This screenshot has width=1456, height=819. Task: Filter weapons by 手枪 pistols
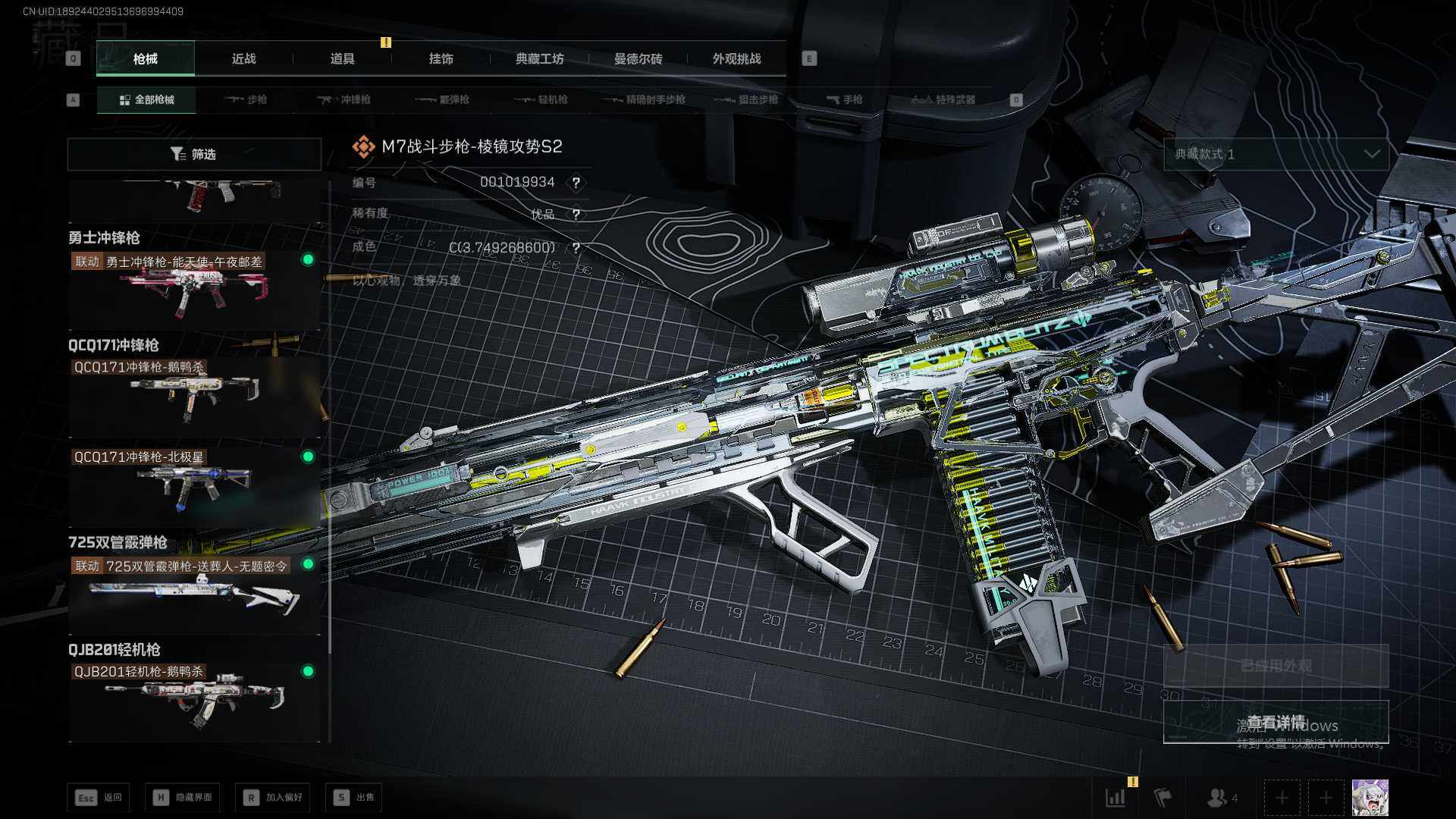coord(845,100)
